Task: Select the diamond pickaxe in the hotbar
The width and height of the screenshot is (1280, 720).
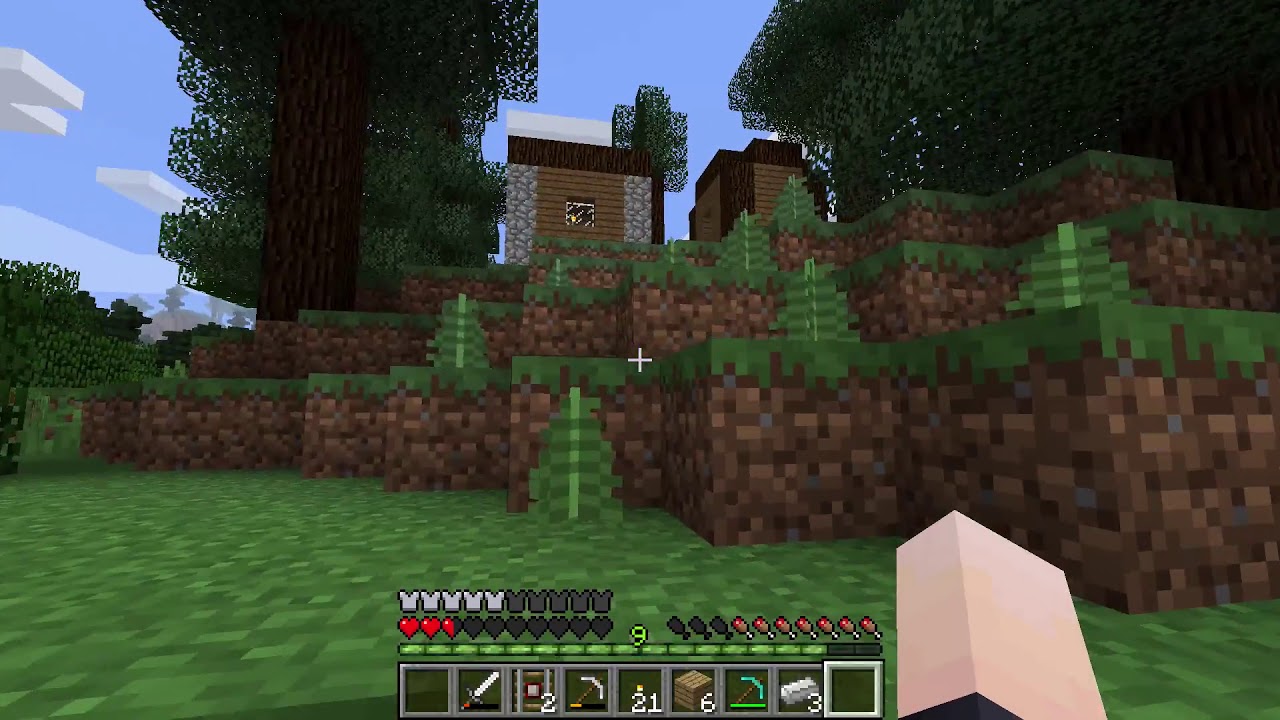Action: [x=747, y=686]
